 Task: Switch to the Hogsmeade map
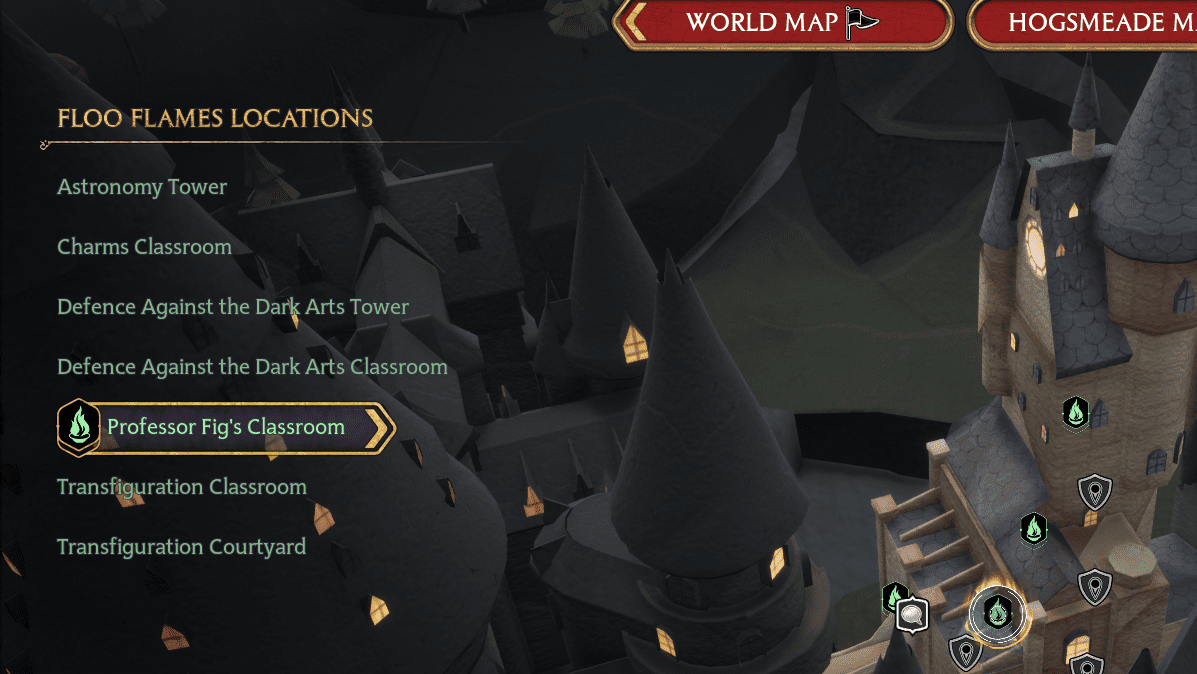click(x=1090, y=23)
